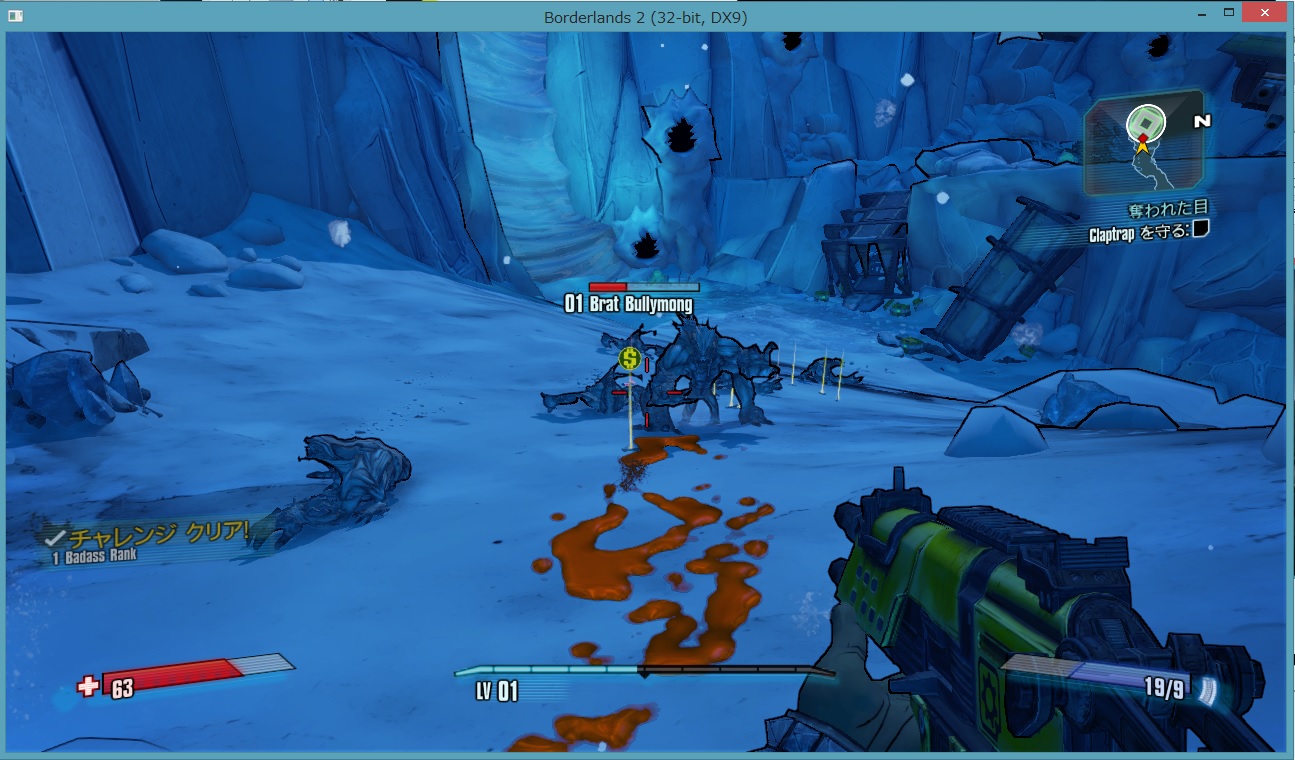Open the チャレンジ クリア! Badass Rank notification
This screenshot has width=1295, height=760.
tap(150, 541)
